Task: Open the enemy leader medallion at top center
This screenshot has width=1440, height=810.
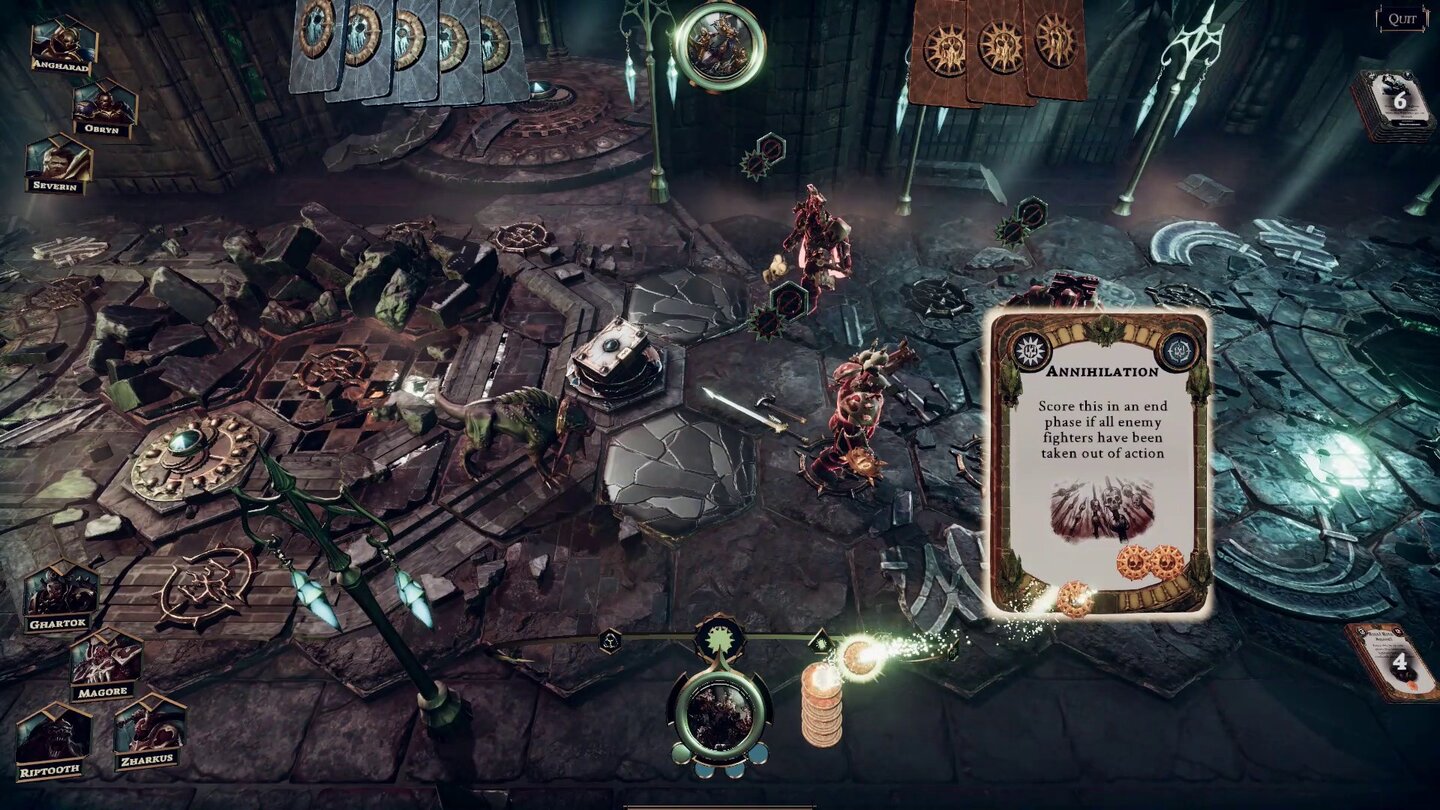Action: [x=720, y=44]
